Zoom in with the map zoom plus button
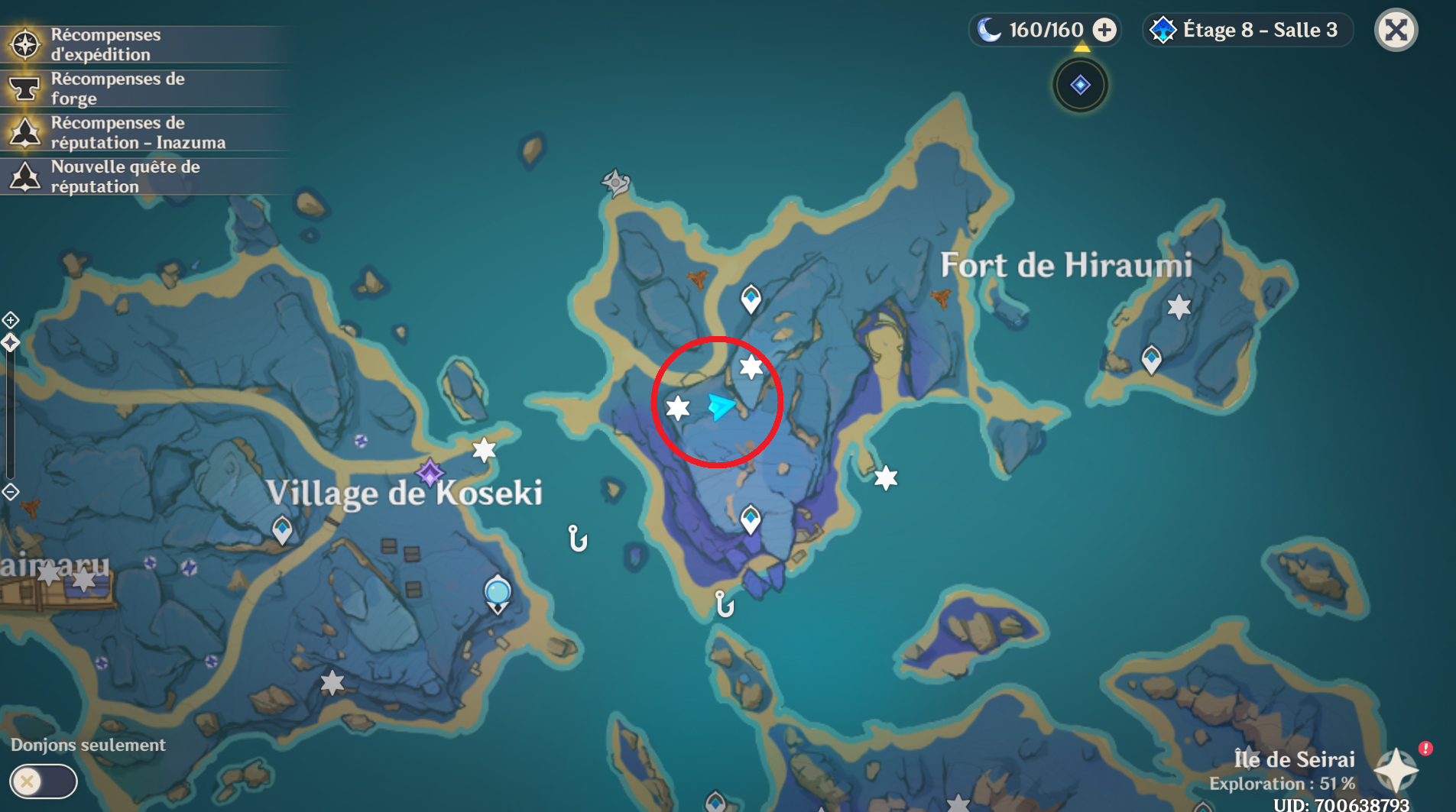1456x812 pixels. pos(11,320)
